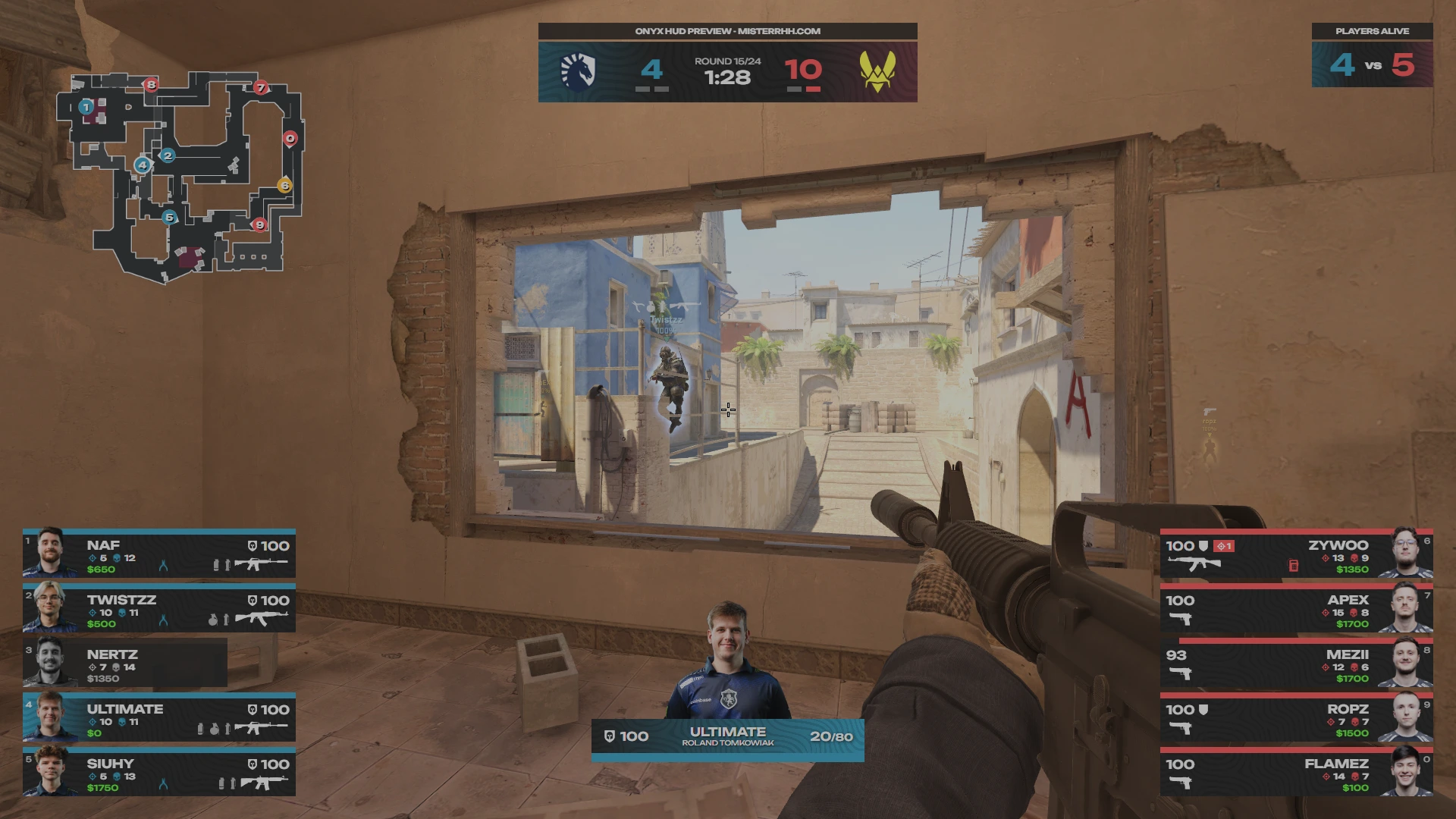Click the Team Liquid logo on scoreboard

tap(578, 71)
